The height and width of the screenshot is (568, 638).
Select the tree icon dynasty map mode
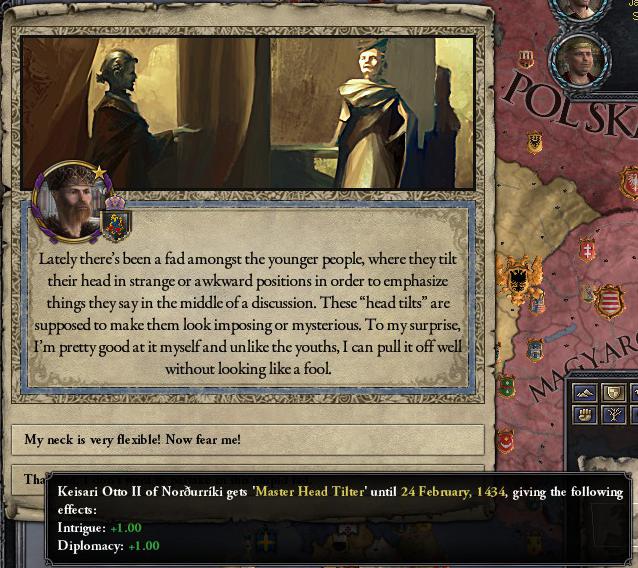(615, 415)
